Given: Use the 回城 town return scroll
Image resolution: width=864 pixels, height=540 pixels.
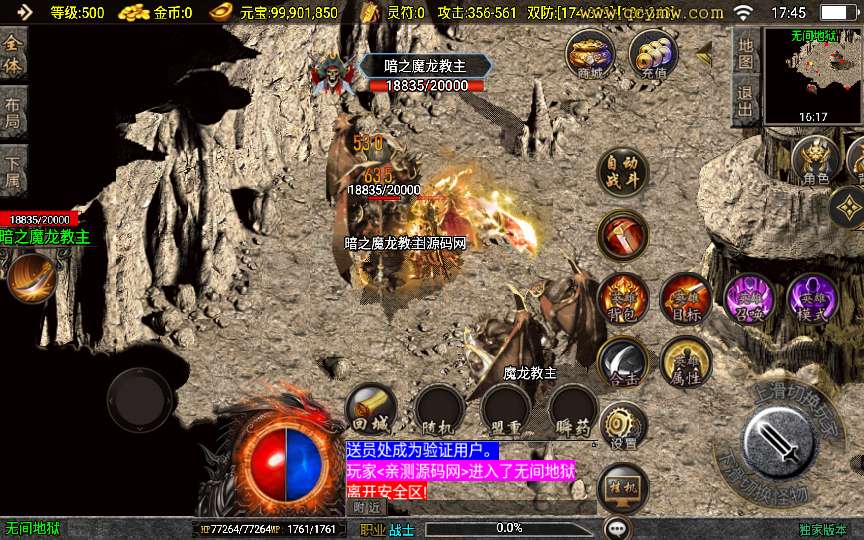Looking at the screenshot, I should point(371,409).
